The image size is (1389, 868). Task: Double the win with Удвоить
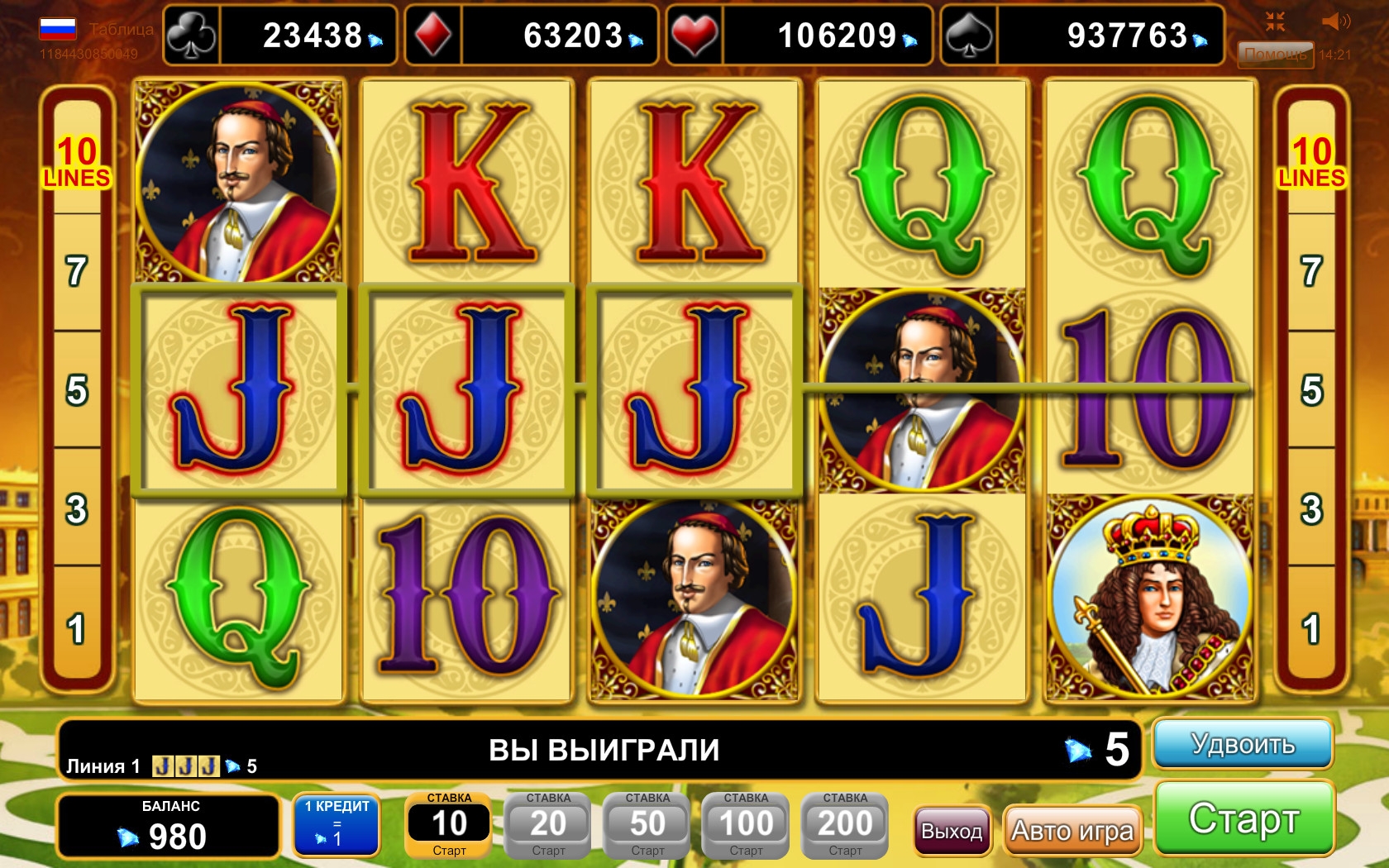pyautogui.click(x=1243, y=744)
